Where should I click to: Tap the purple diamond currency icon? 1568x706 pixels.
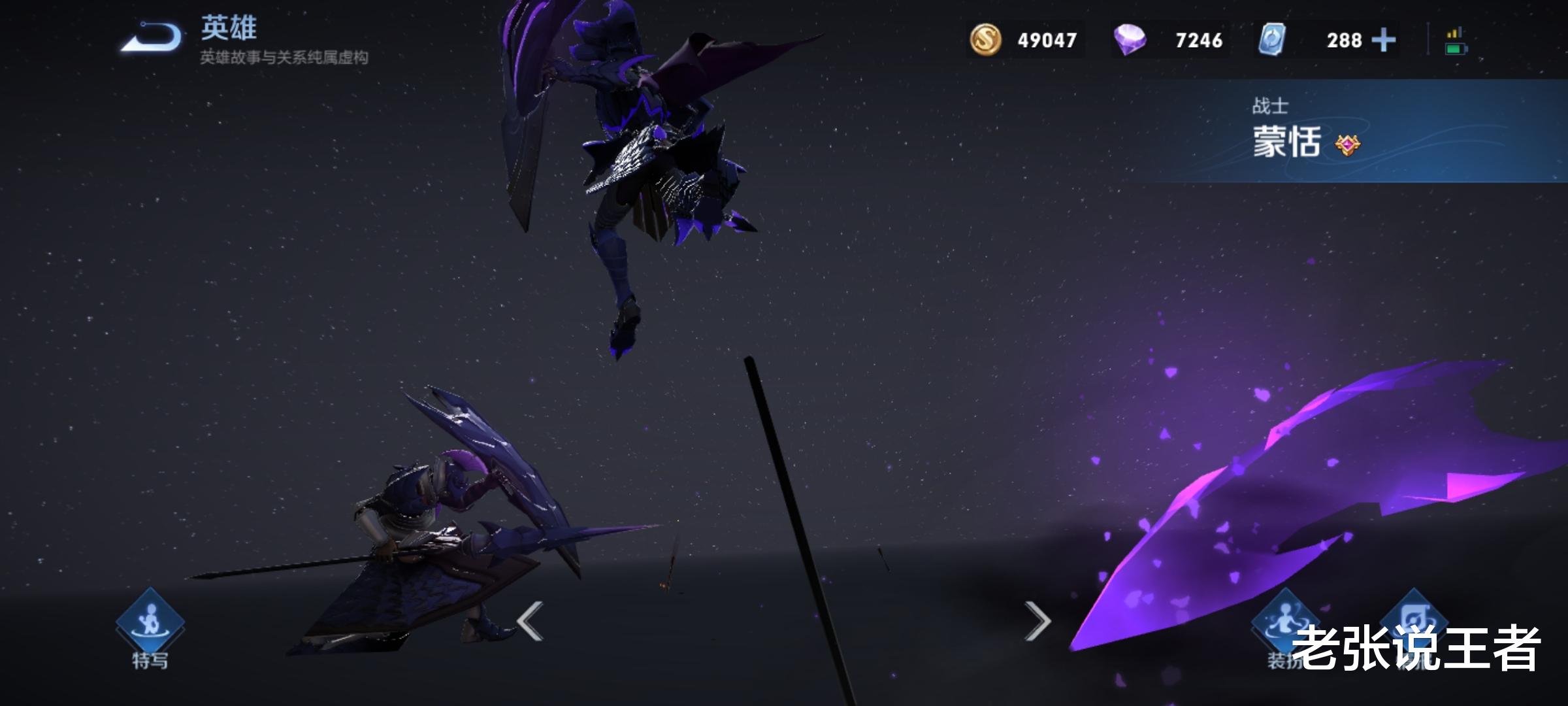point(1130,40)
